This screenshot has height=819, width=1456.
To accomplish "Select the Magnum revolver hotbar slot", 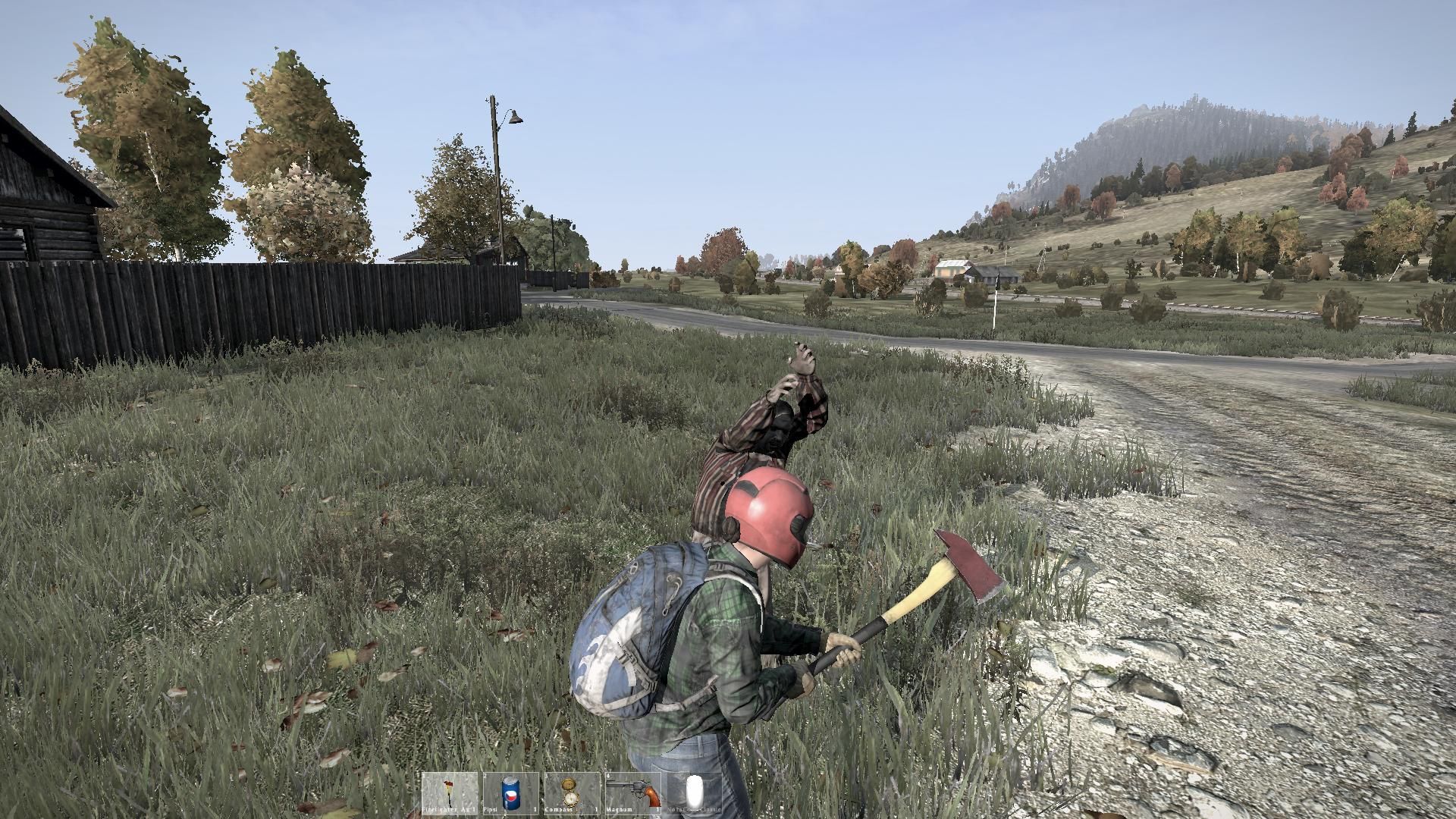I will (x=632, y=792).
